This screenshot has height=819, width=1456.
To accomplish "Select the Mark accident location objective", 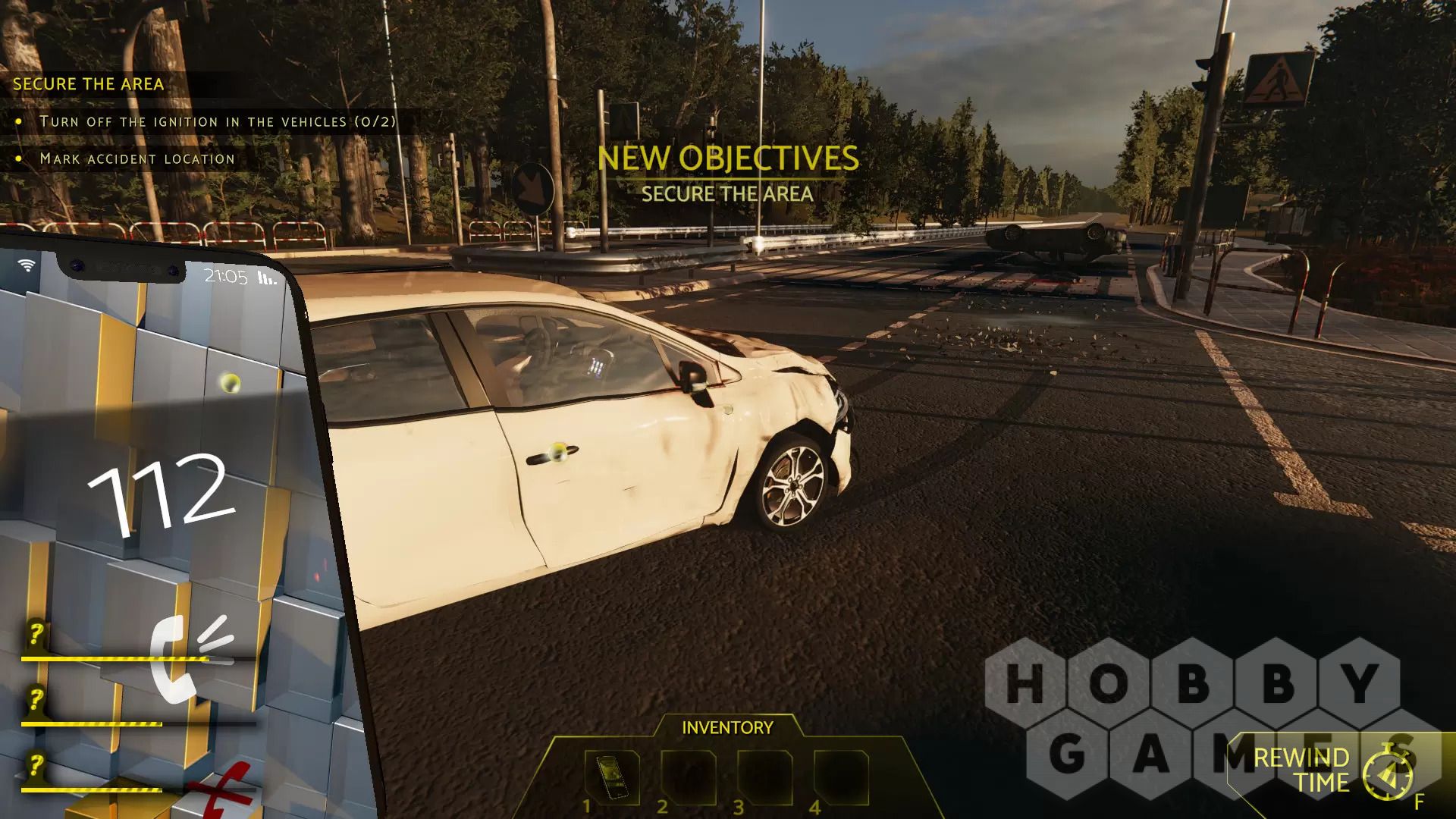I will [137, 158].
